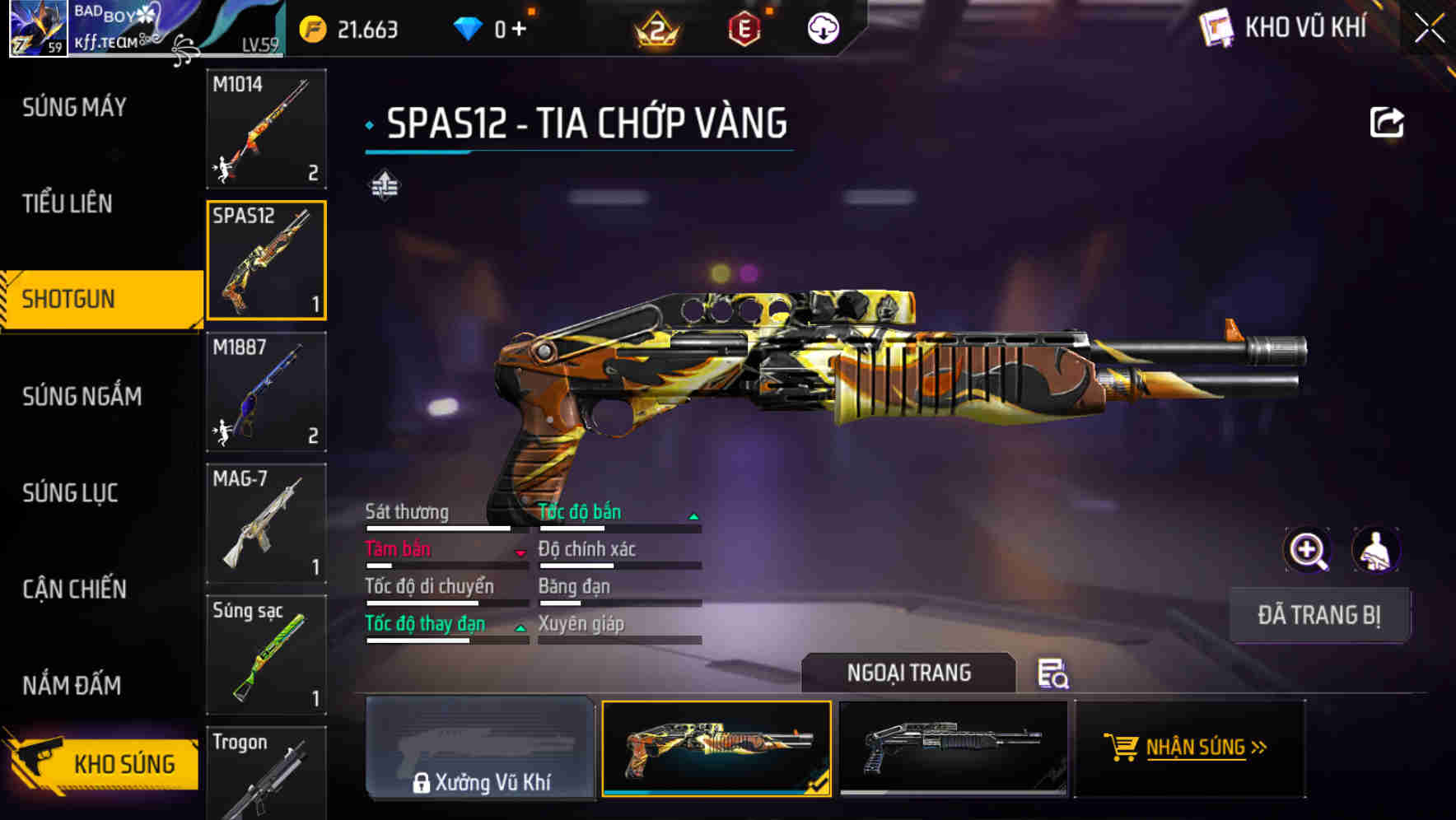
Task: Open the Nắm Đấm category
Action: [x=72, y=686]
